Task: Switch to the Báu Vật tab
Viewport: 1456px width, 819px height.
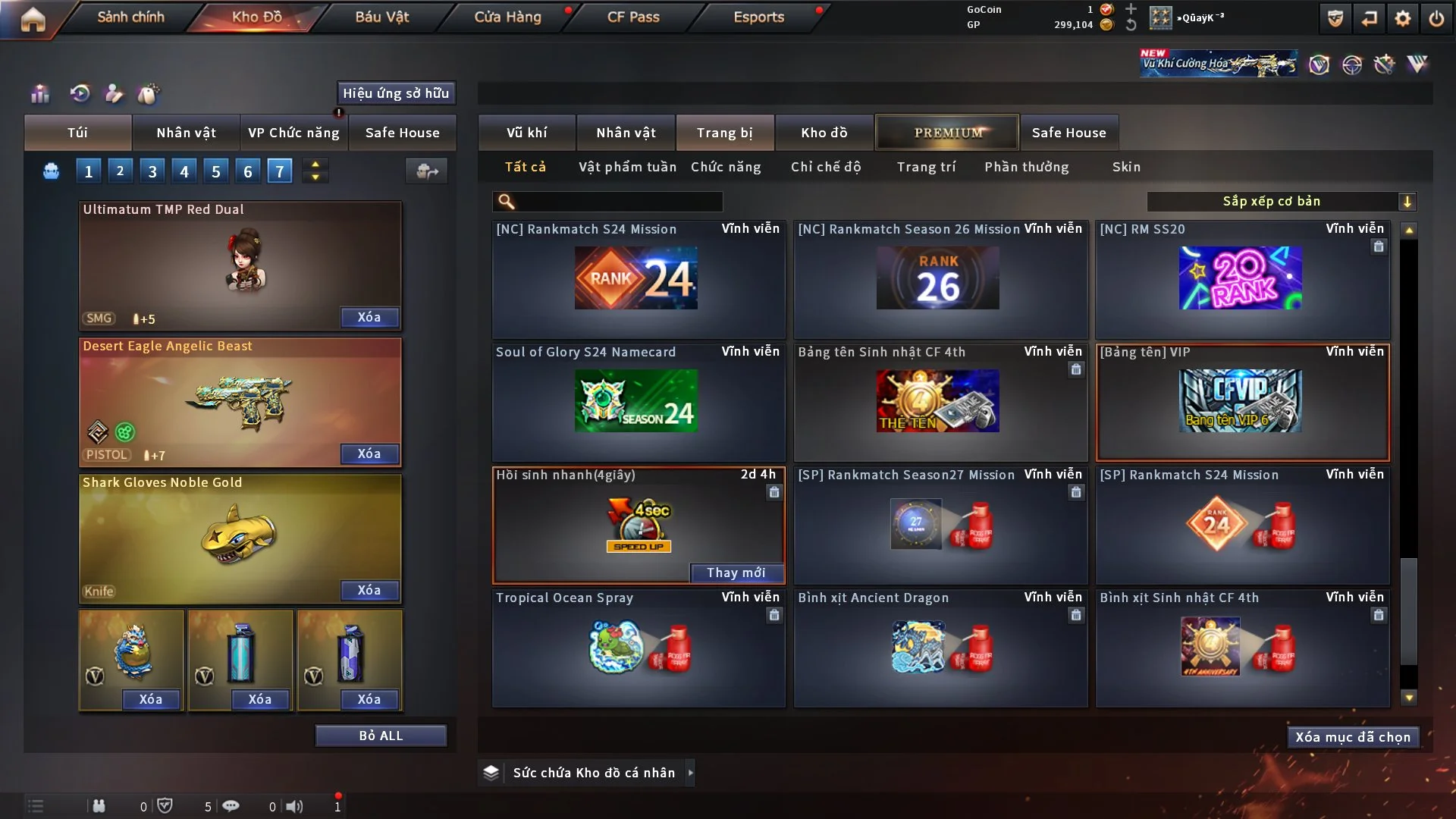Action: pyautogui.click(x=381, y=17)
